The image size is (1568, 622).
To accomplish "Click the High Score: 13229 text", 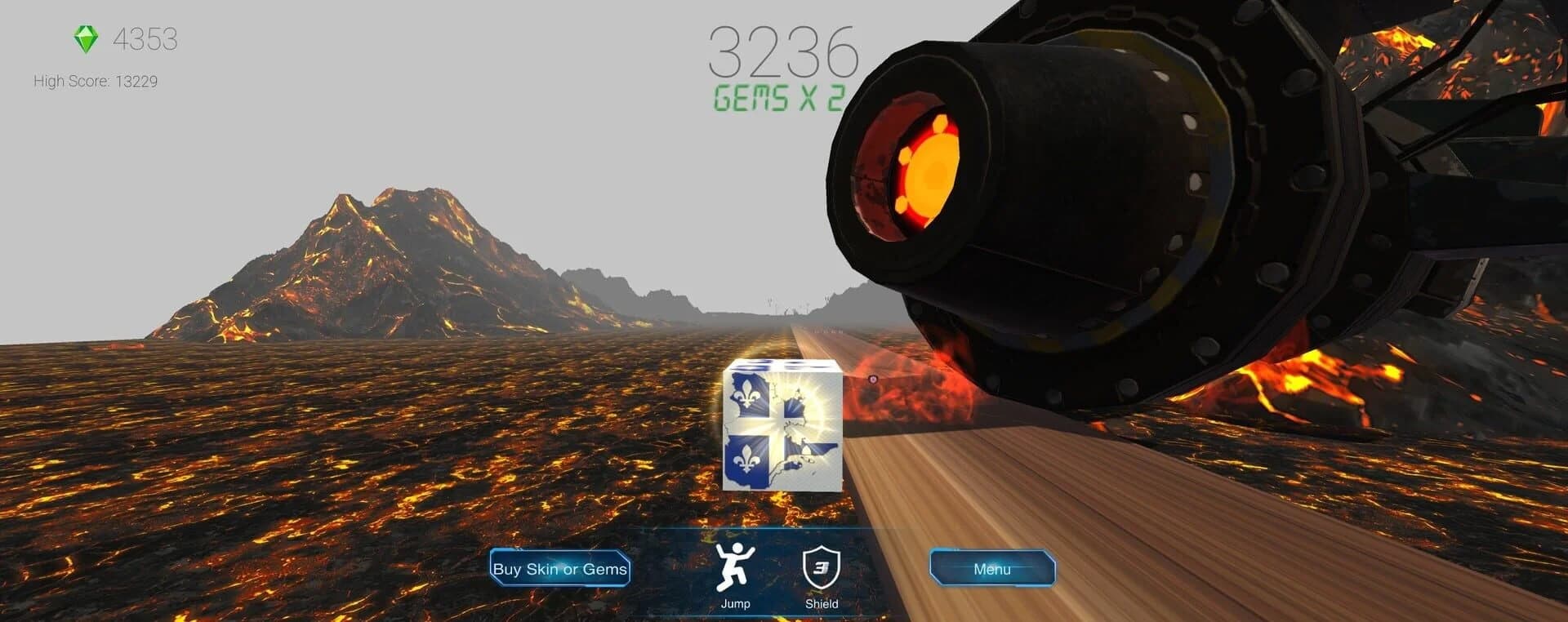I will (x=96, y=81).
